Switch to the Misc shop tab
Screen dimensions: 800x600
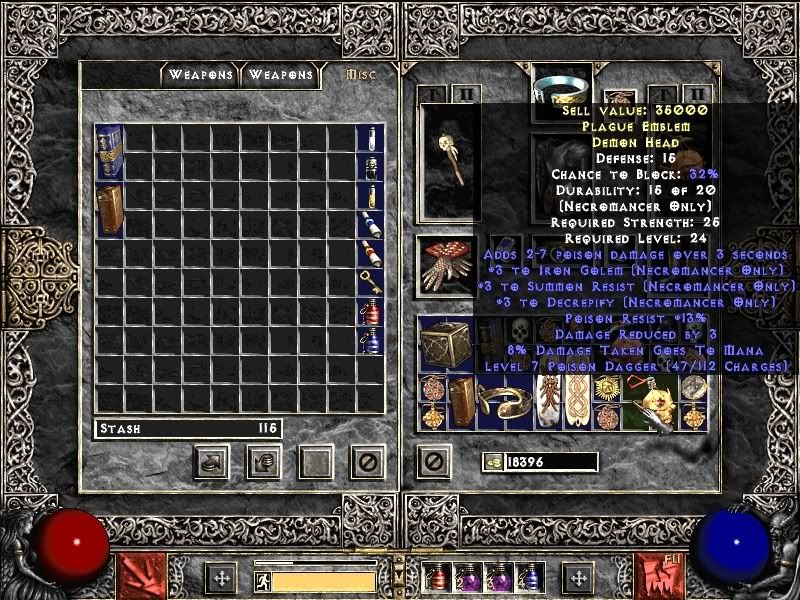pyautogui.click(x=360, y=75)
